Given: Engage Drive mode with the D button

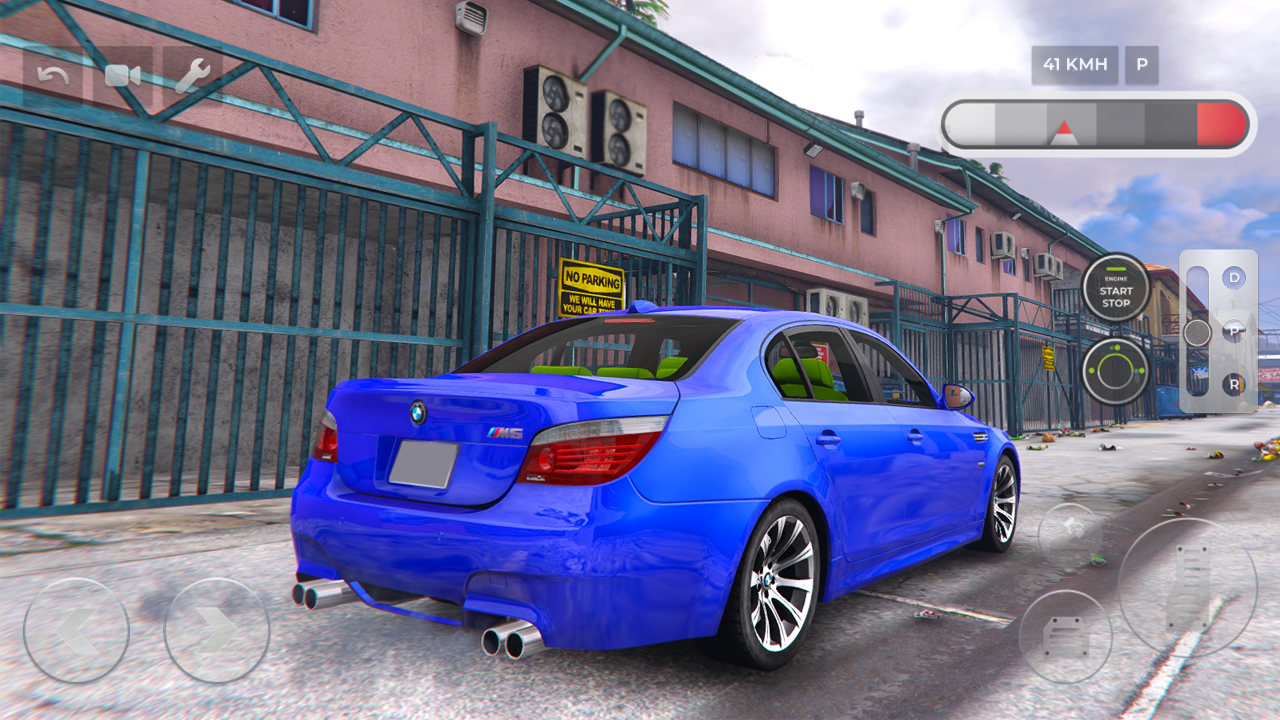Looking at the screenshot, I should tap(1233, 278).
